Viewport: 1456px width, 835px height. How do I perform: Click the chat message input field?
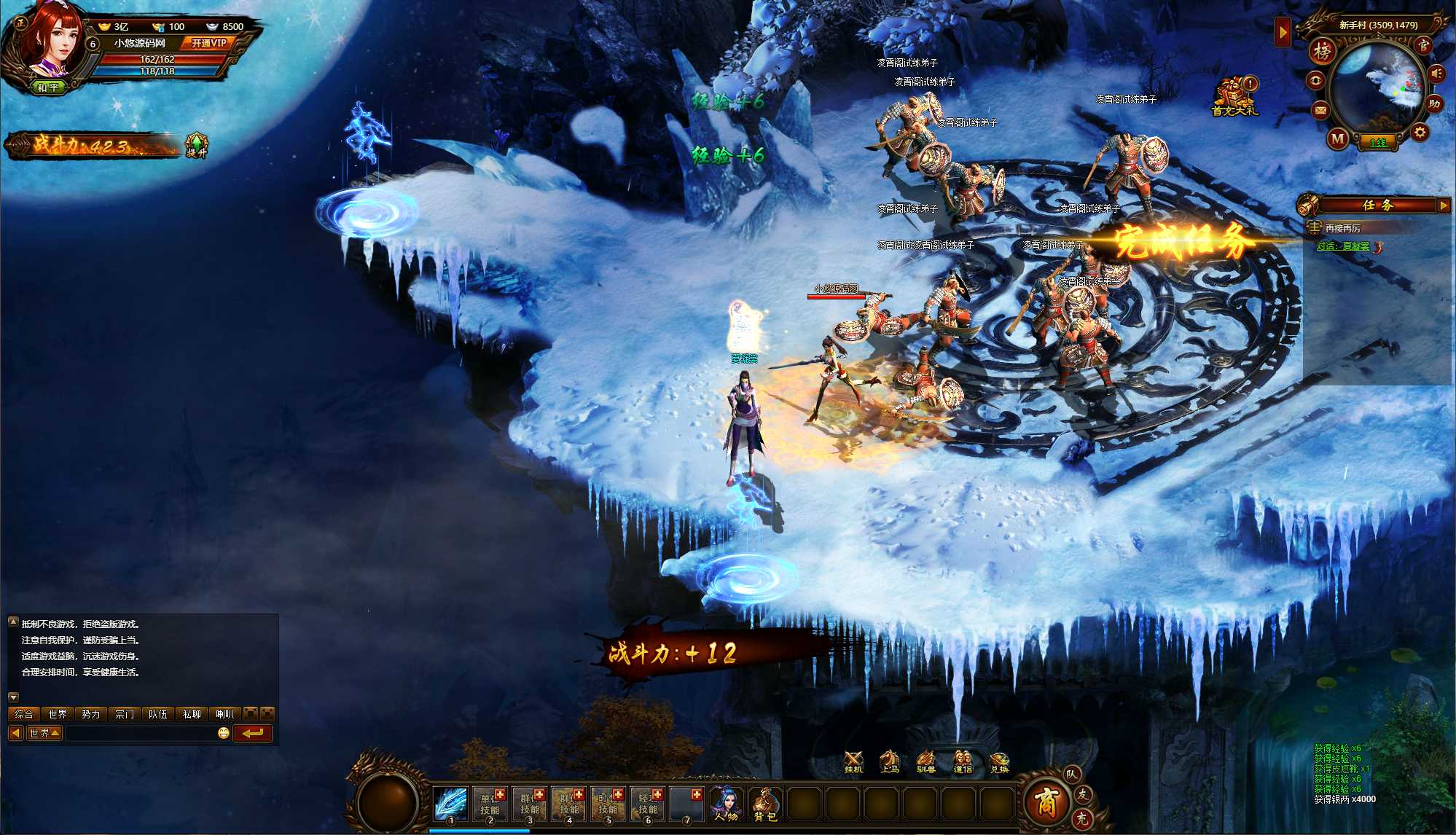coord(140,733)
